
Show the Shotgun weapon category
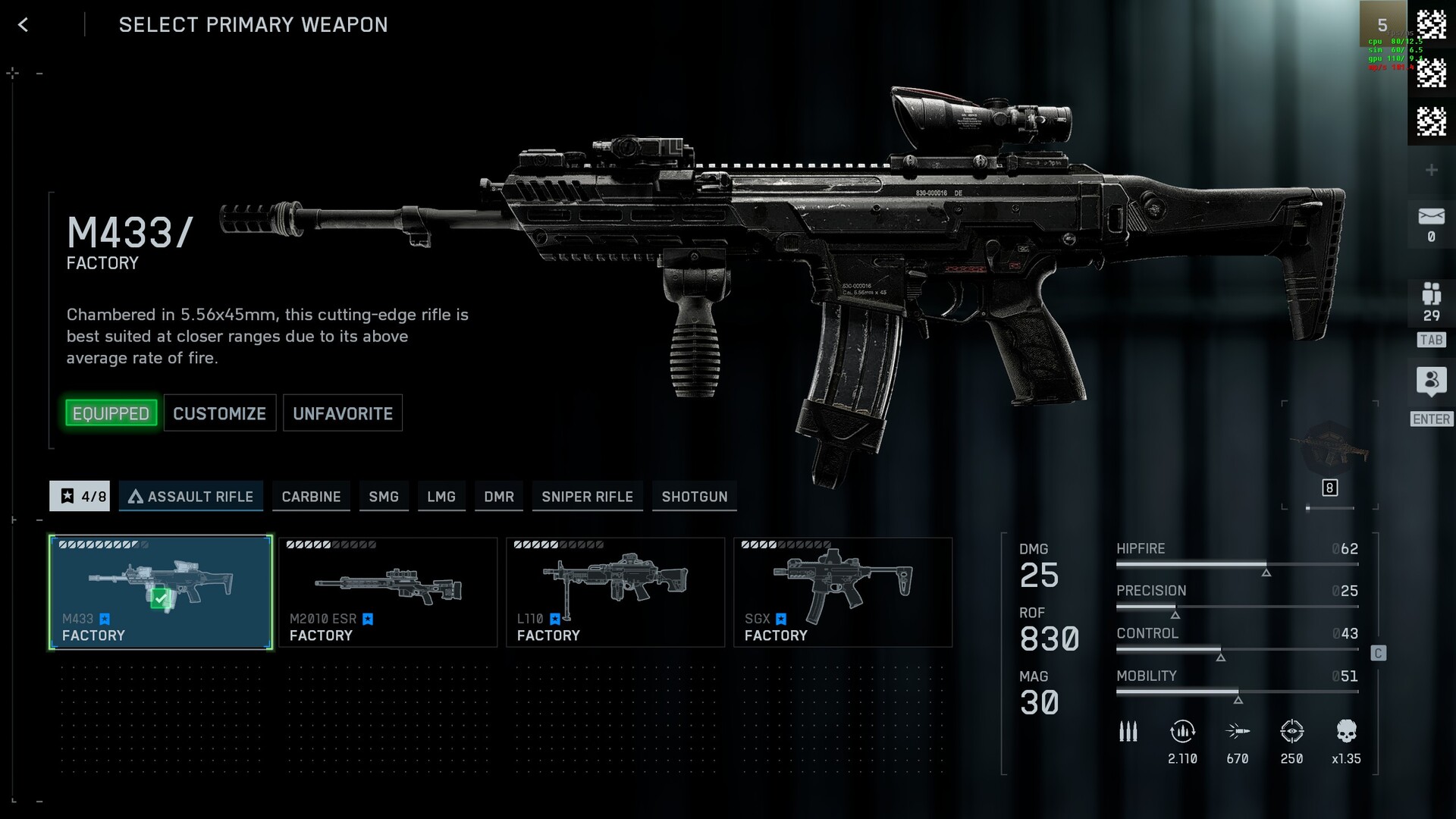coord(695,496)
